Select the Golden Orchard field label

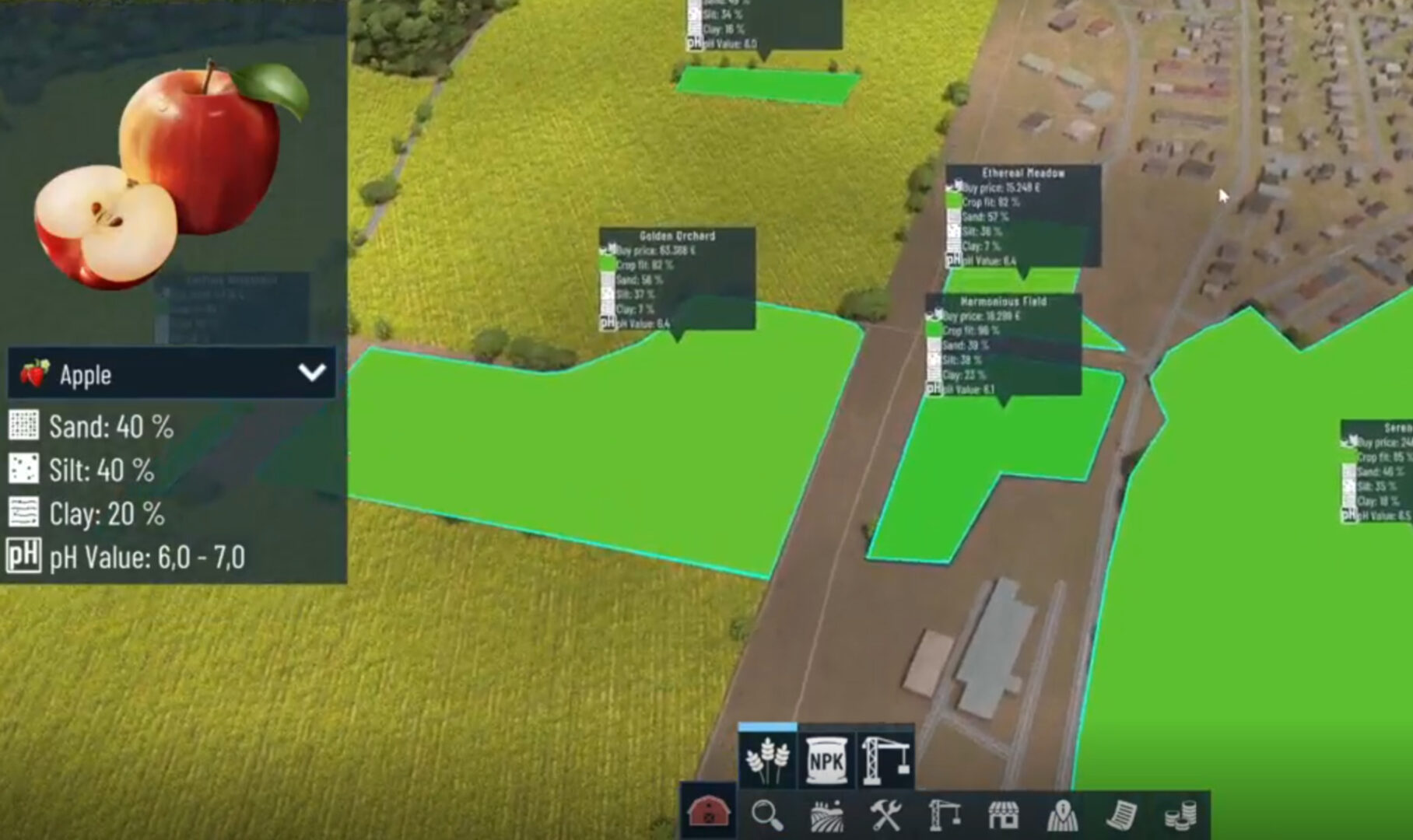[677, 236]
